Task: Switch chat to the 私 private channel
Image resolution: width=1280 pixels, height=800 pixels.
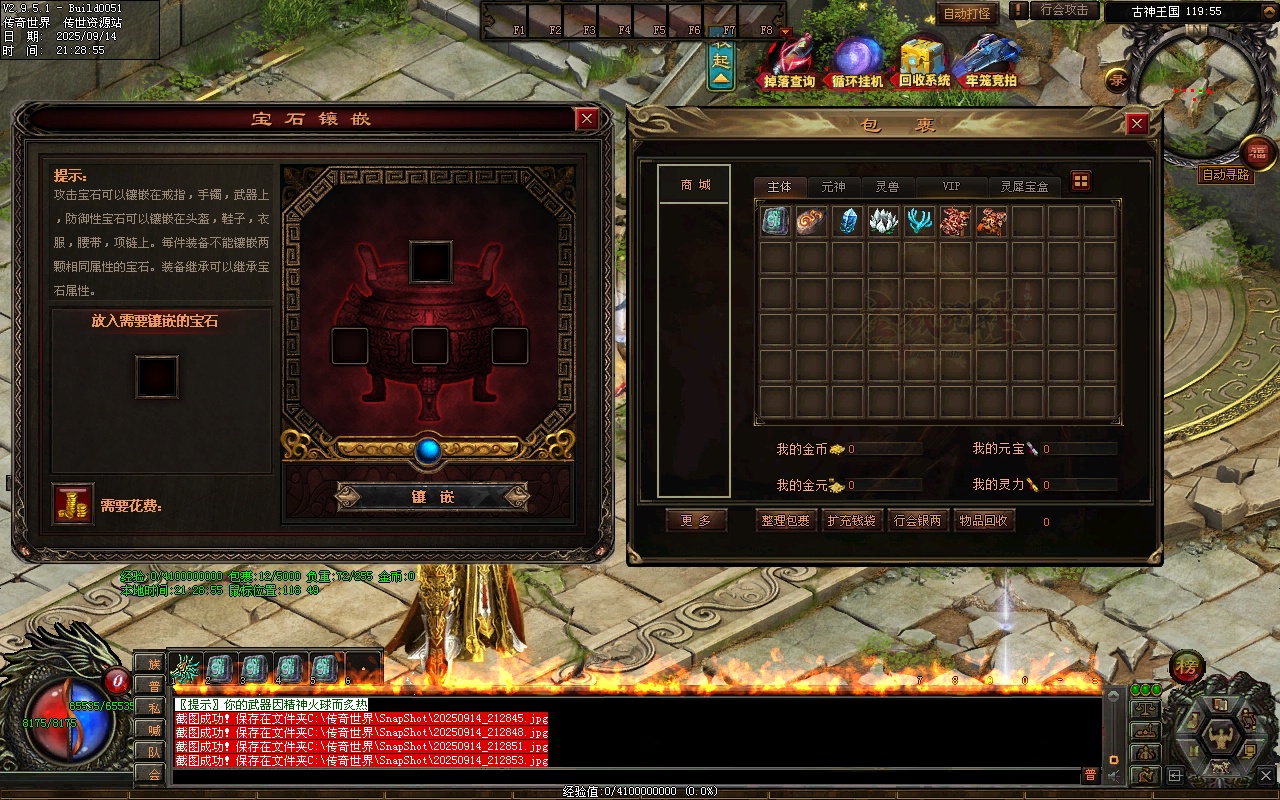Action: click(x=149, y=708)
